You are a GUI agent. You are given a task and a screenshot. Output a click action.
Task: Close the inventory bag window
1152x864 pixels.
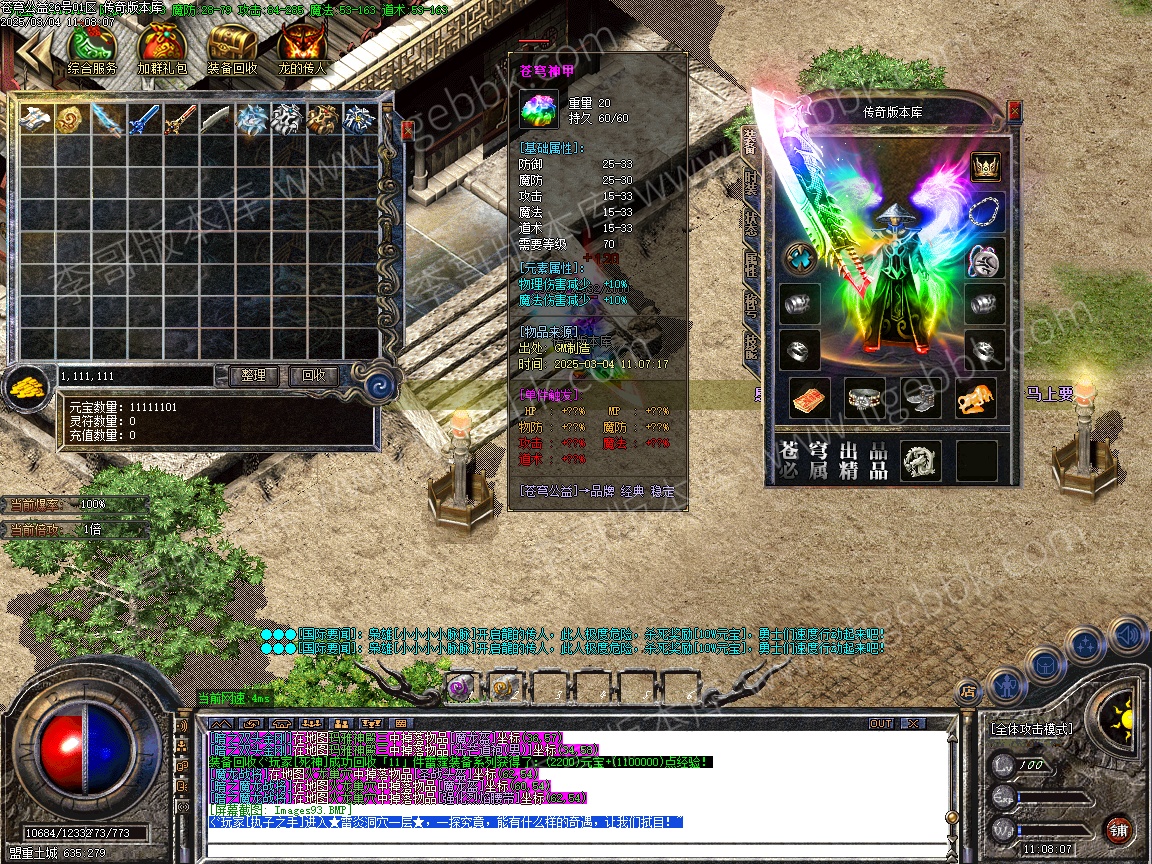(407, 129)
